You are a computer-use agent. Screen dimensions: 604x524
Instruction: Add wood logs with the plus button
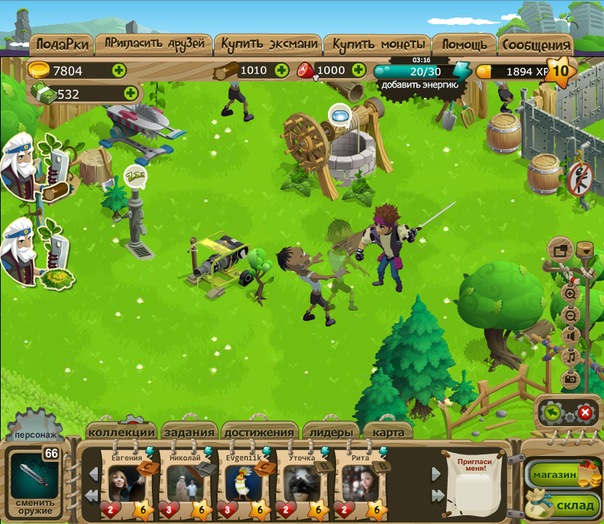(281, 70)
